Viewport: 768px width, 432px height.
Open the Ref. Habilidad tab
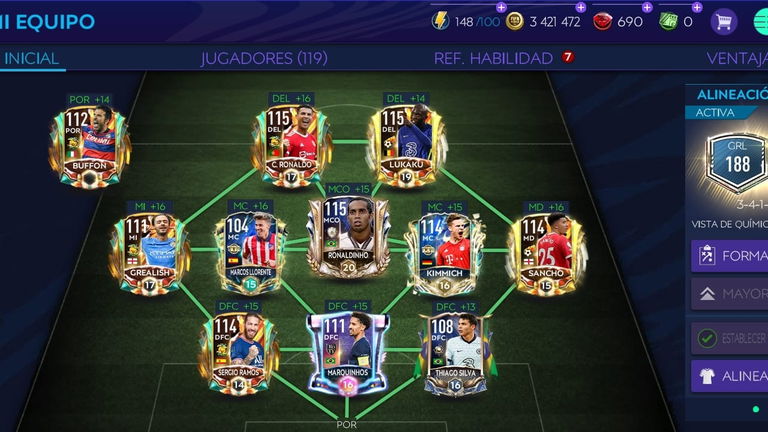494,58
